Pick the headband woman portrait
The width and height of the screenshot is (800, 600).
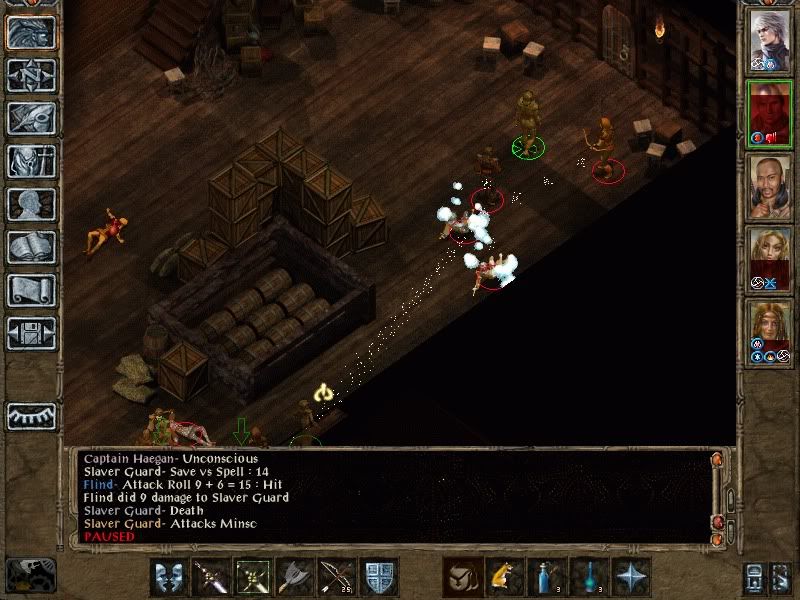[x=770, y=331]
